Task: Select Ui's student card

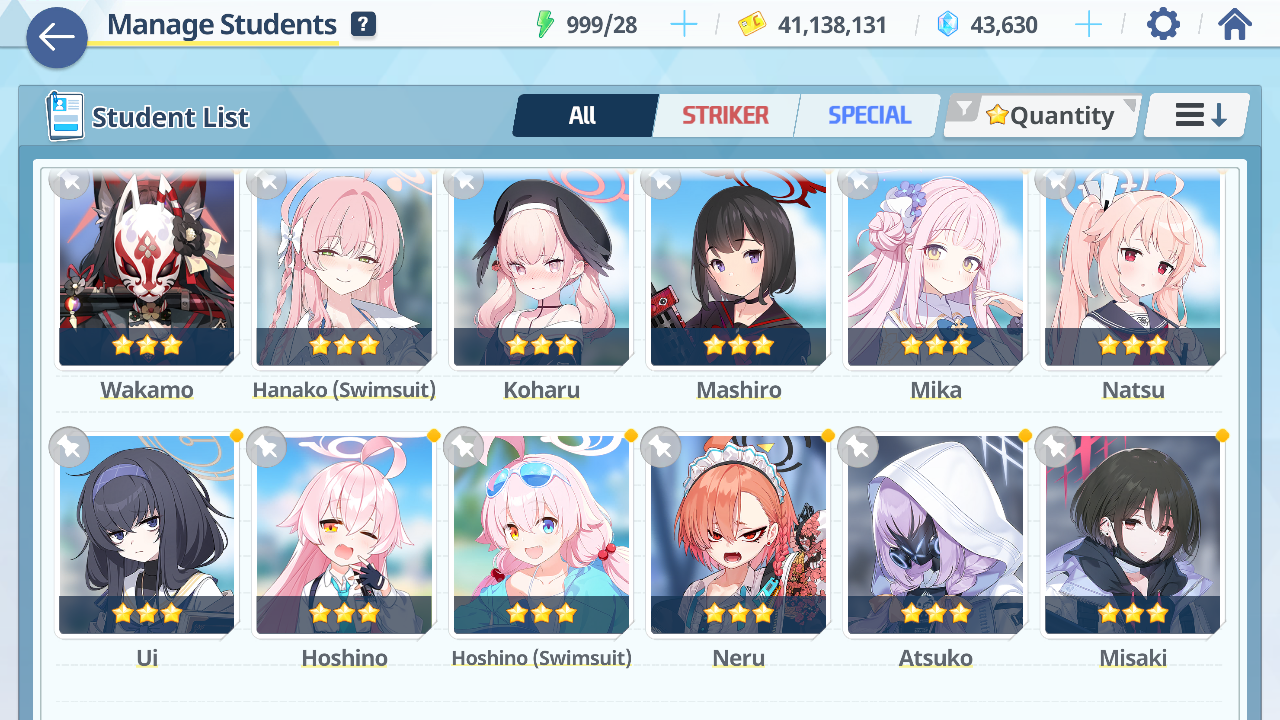Action: coord(146,535)
